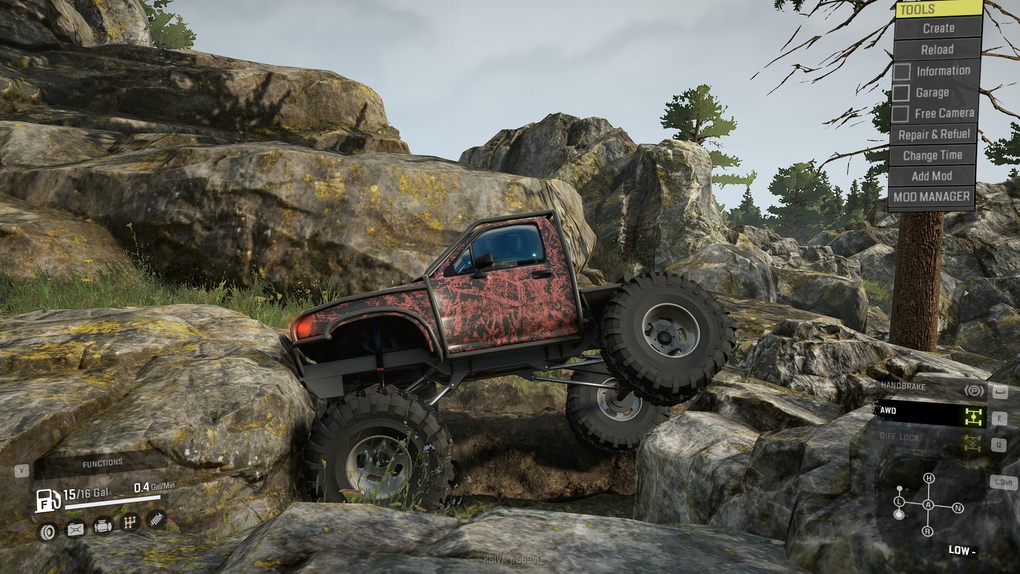This screenshot has width=1020, height=574.
Task: Tick the Information checkbox
Action: (901, 71)
